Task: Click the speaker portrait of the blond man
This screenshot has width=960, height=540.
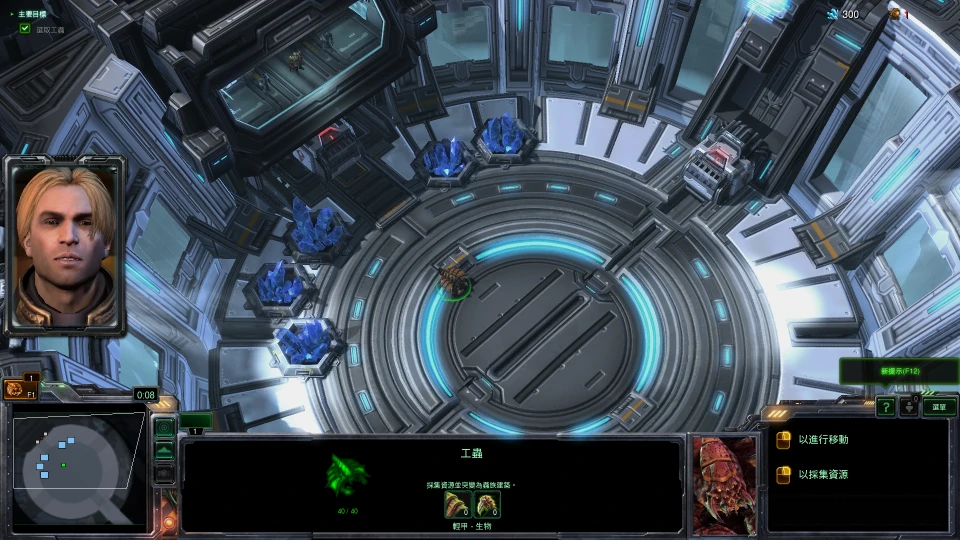Action: click(65, 243)
